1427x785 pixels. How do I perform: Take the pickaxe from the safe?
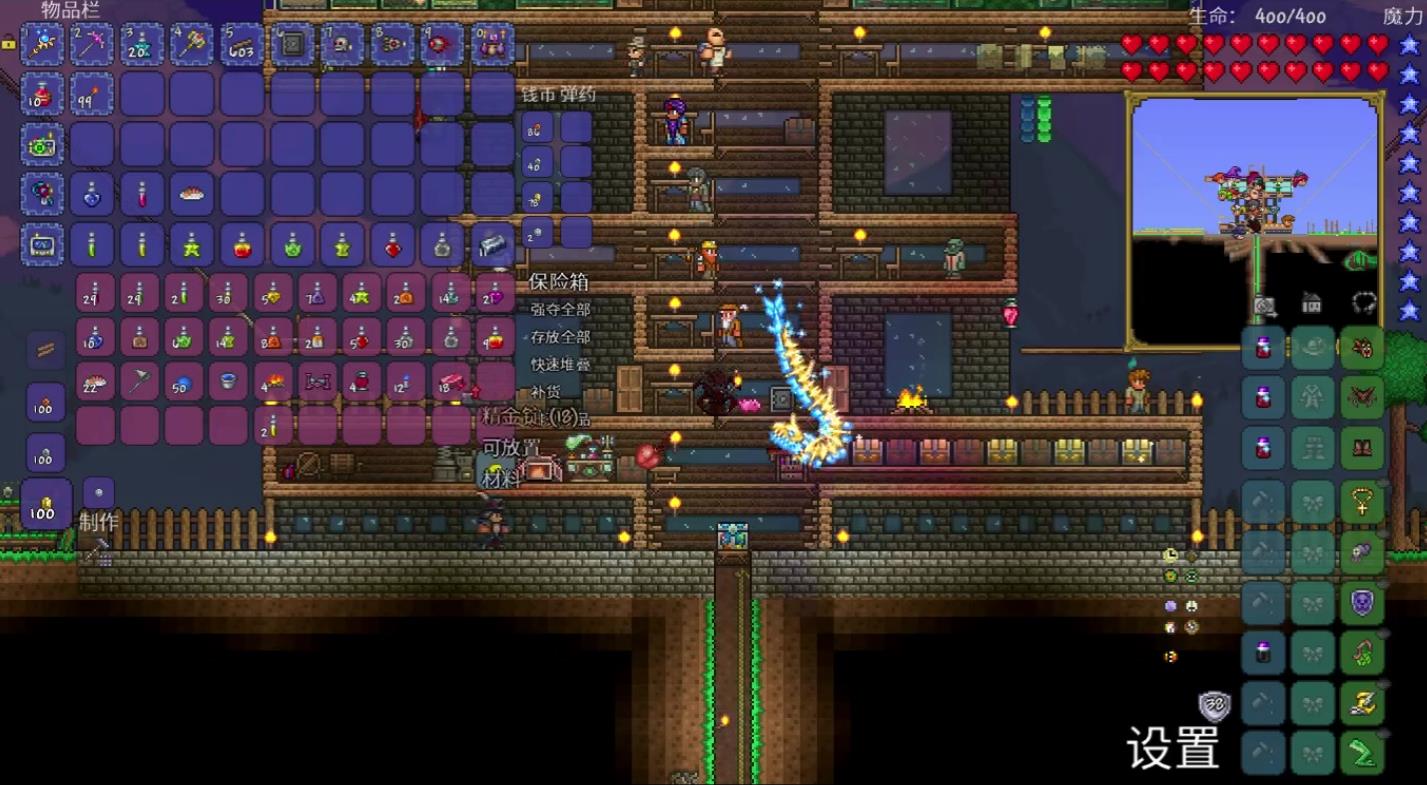pyautogui.click(x=141, y=381)
